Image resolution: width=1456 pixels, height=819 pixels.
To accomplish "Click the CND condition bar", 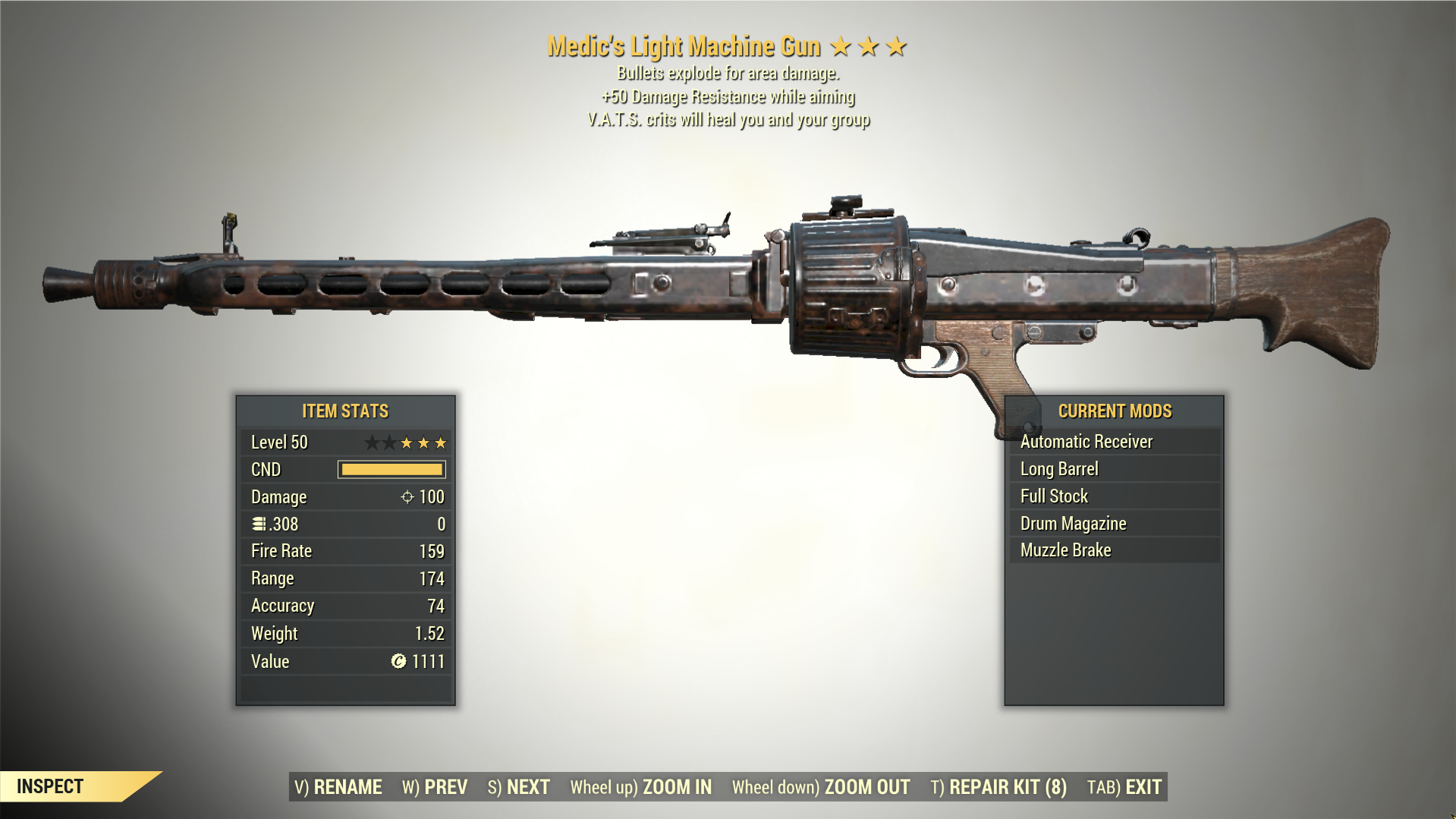I will [390, 469].
